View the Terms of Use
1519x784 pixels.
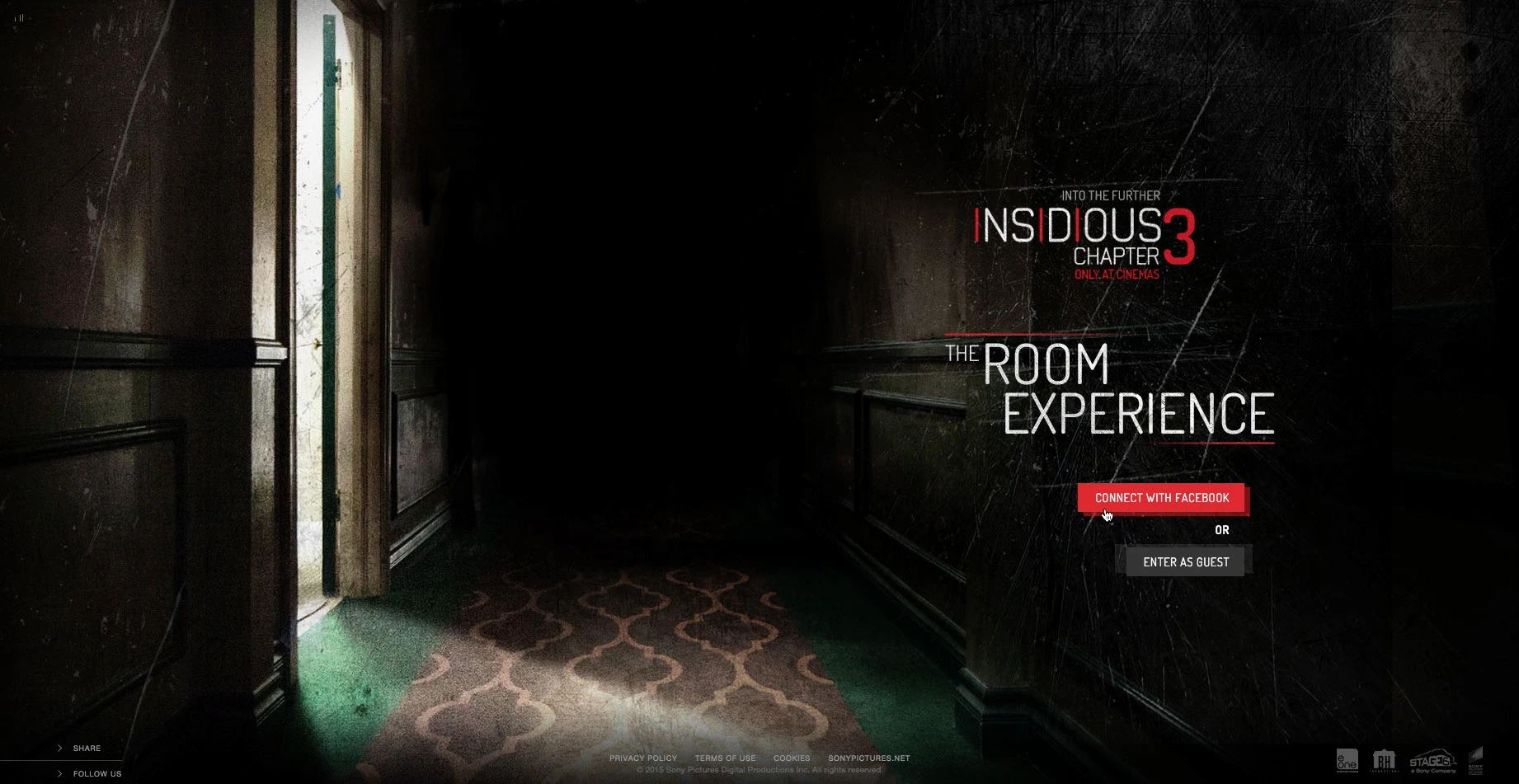point(725,758)
